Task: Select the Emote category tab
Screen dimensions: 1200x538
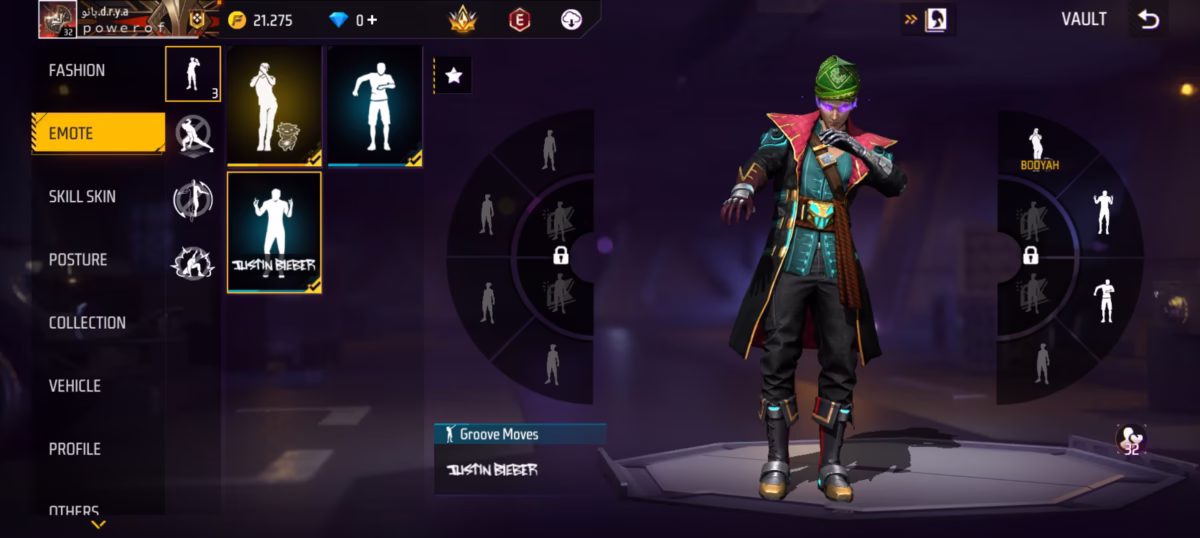Action: click(98, 134)
